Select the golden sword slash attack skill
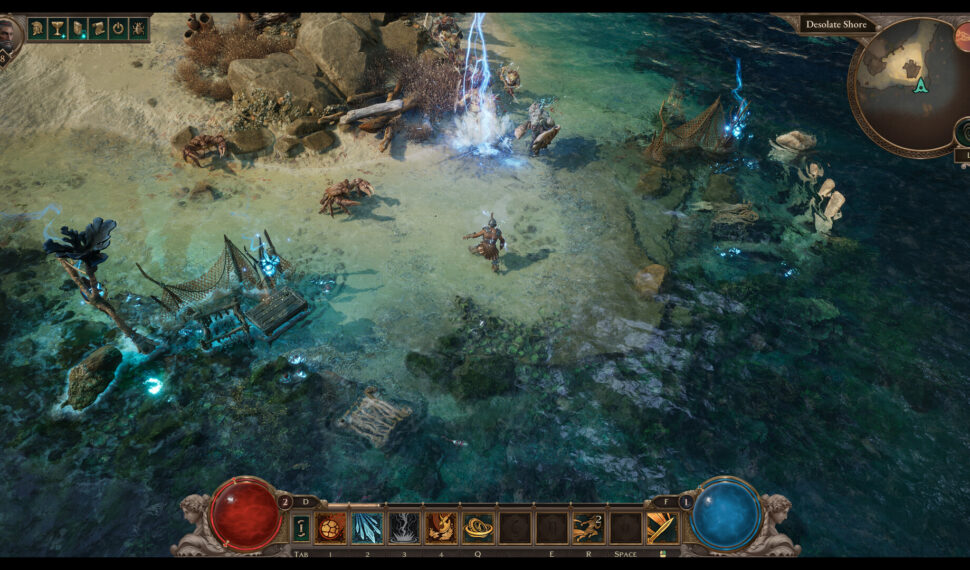Image resolution: width=970 pixels, height=570 pixels. pyautogui.click(x=661, y=527)
